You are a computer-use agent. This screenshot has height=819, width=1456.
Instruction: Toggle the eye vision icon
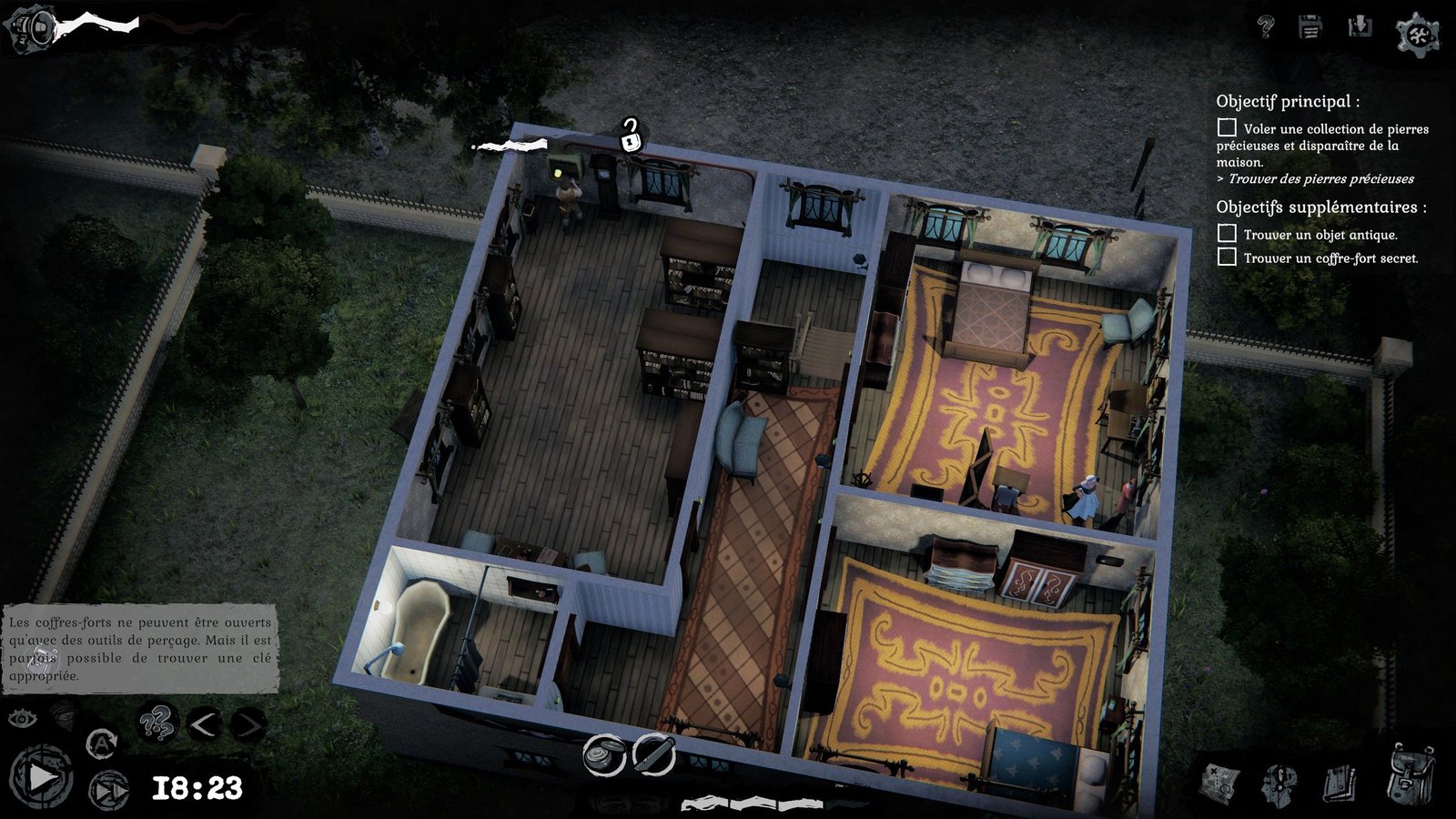click(23, 719)
